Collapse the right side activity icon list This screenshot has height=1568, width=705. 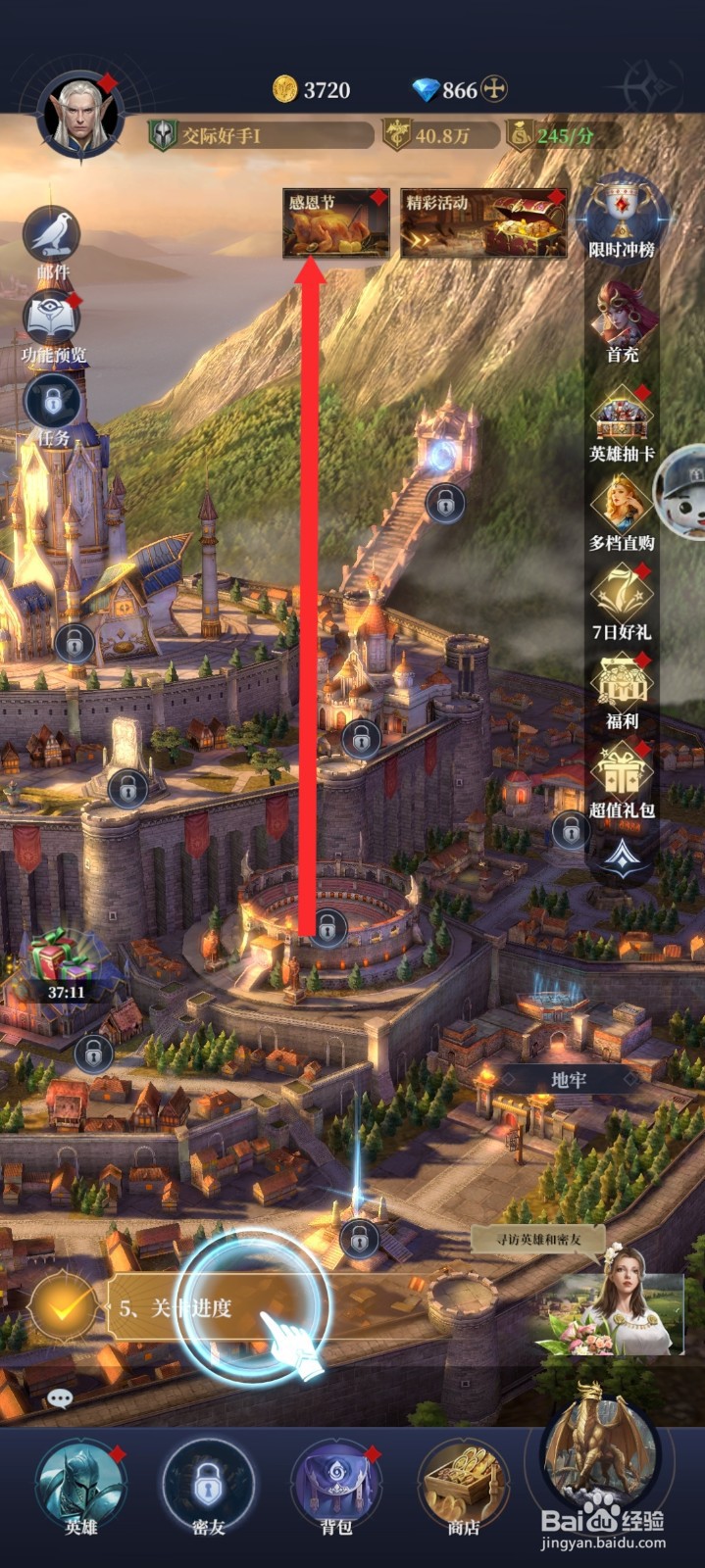[622, 858]
